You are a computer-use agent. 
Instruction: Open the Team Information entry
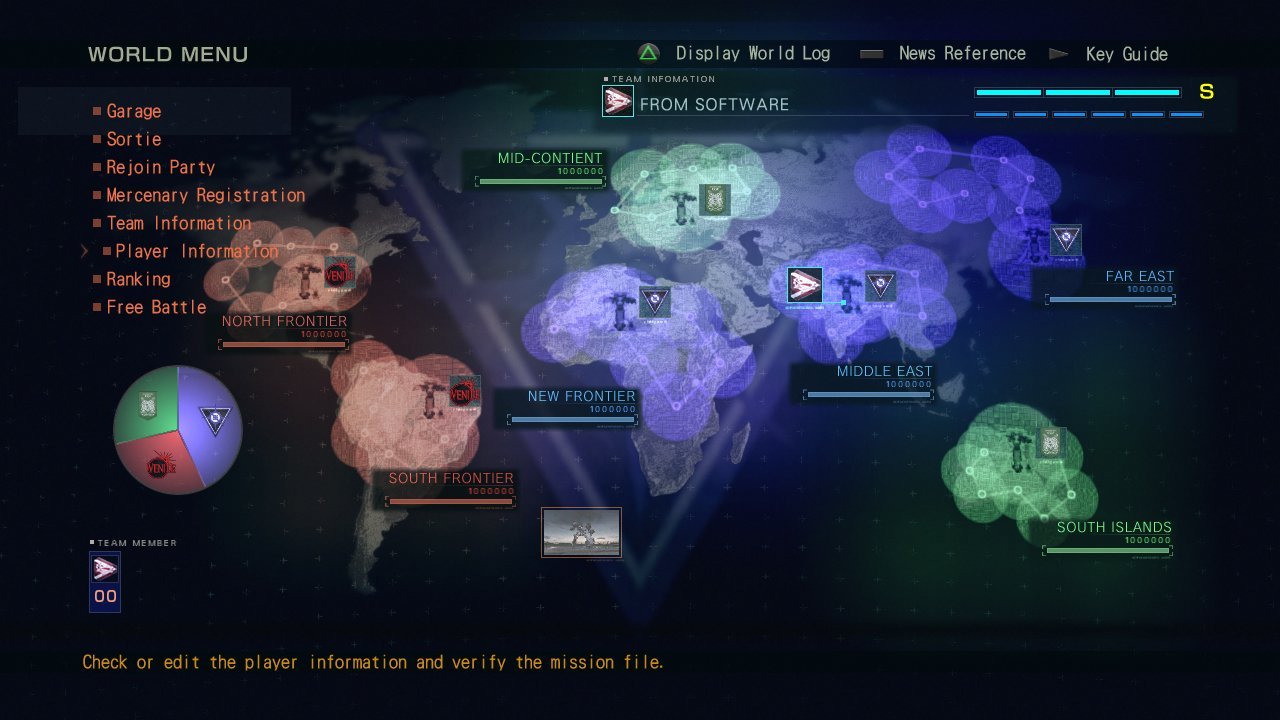178,223
